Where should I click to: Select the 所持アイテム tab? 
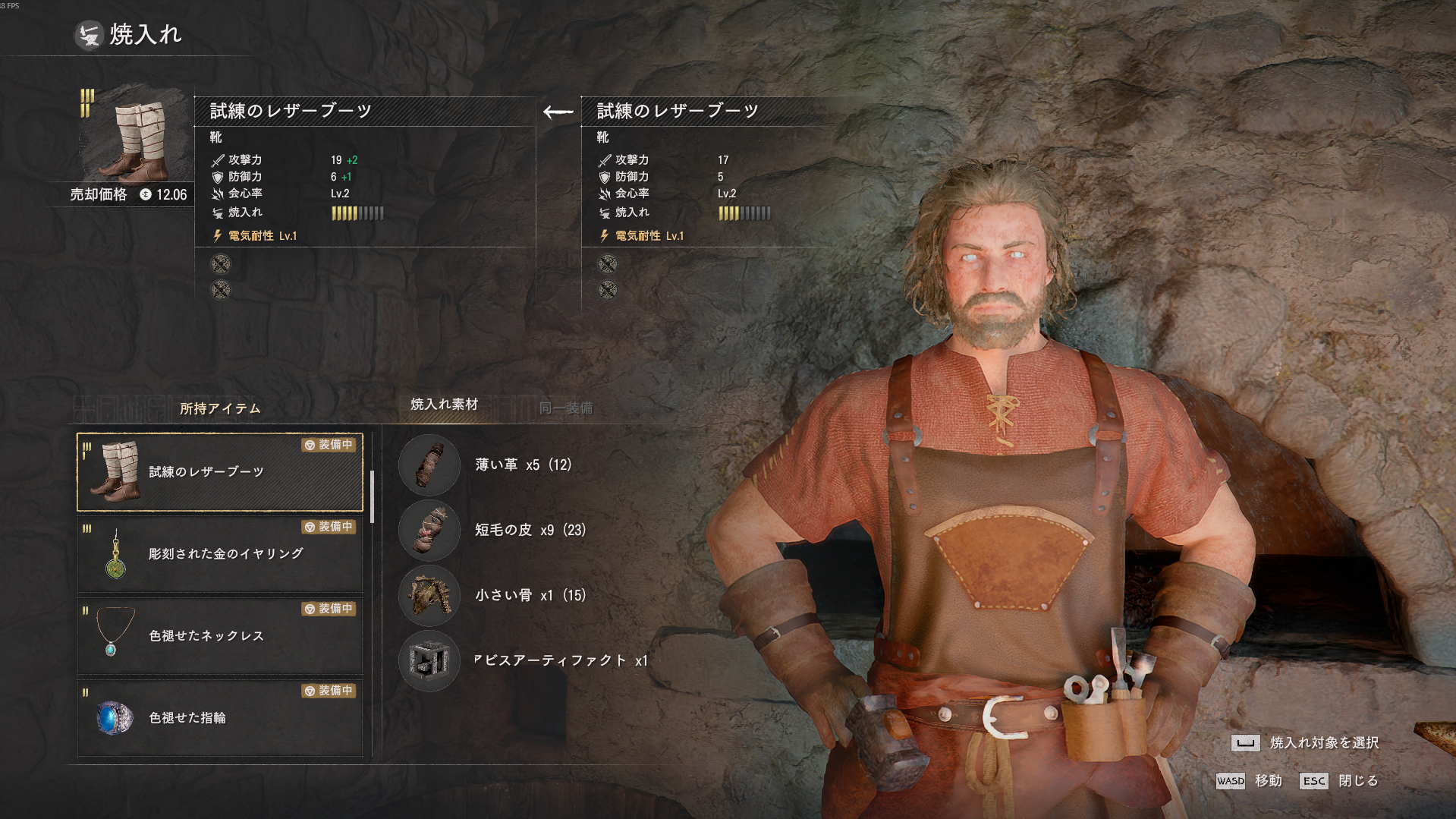(220, 409)
